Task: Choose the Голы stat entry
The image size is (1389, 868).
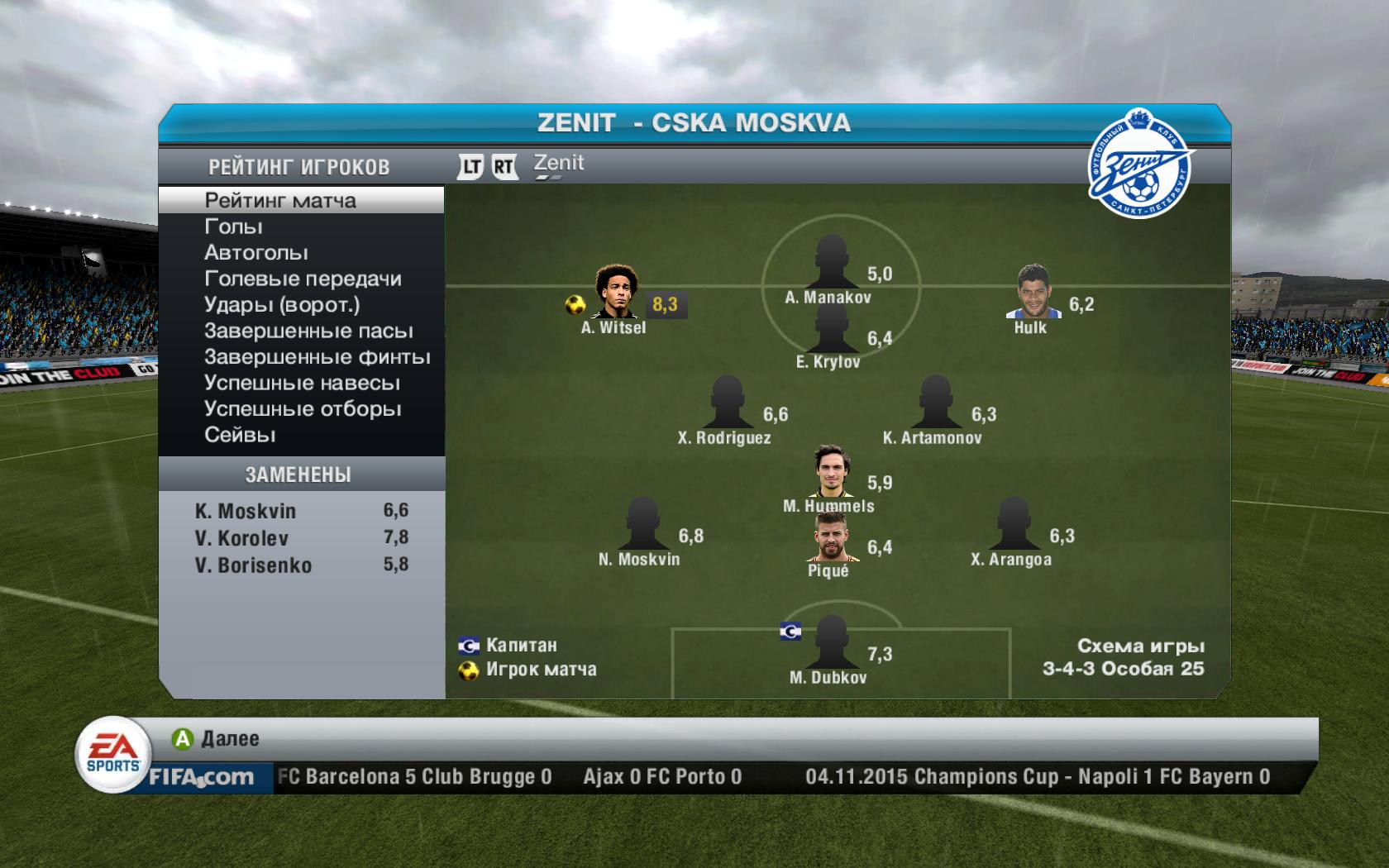Action: tap(234, 227)
